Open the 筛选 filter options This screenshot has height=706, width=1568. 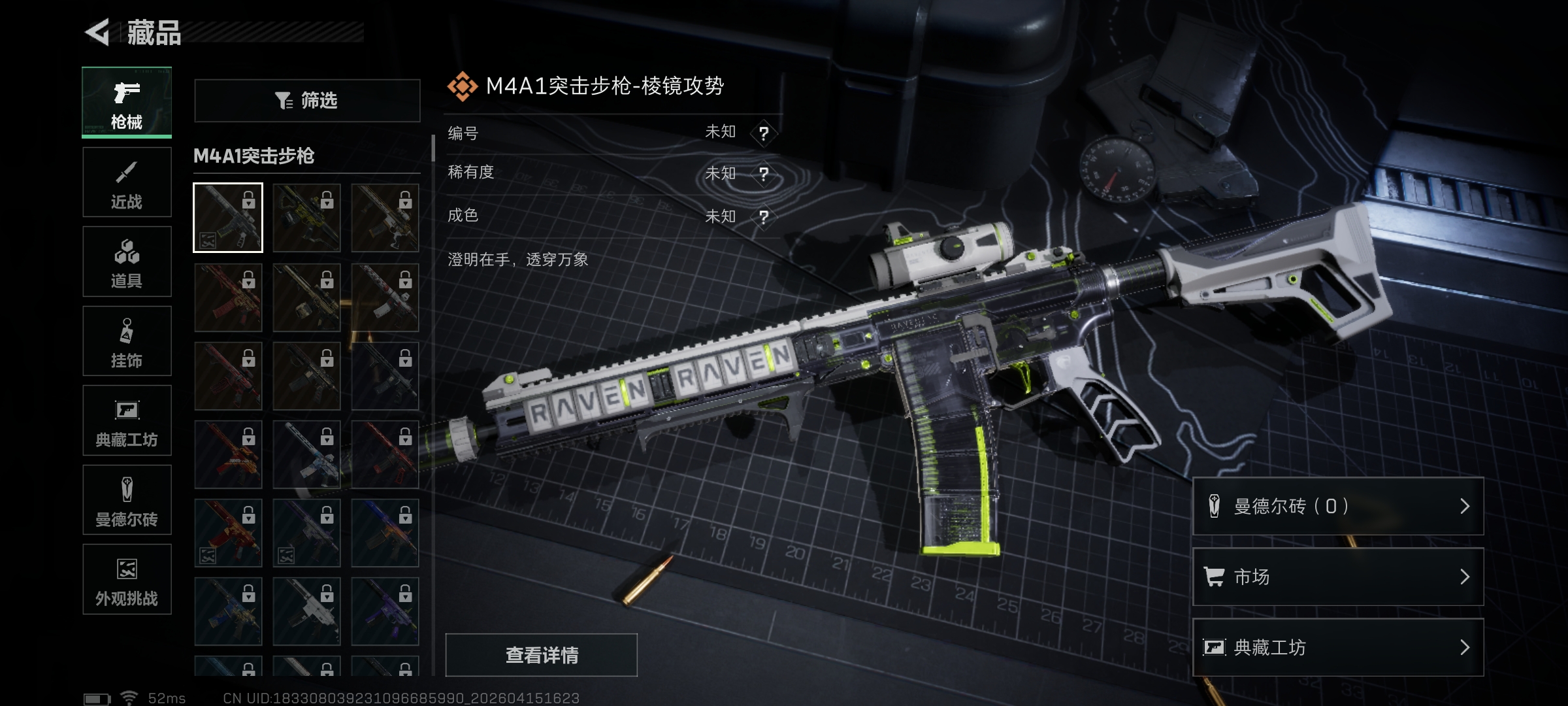click(307, 101)
